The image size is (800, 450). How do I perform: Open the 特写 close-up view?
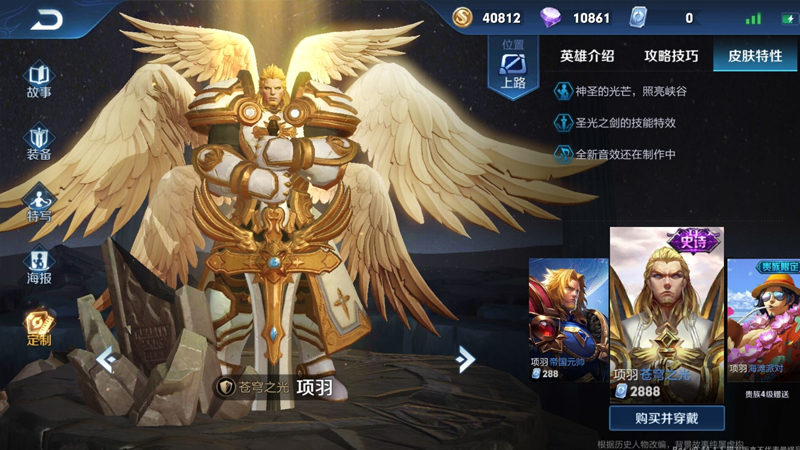coord(39,205)
